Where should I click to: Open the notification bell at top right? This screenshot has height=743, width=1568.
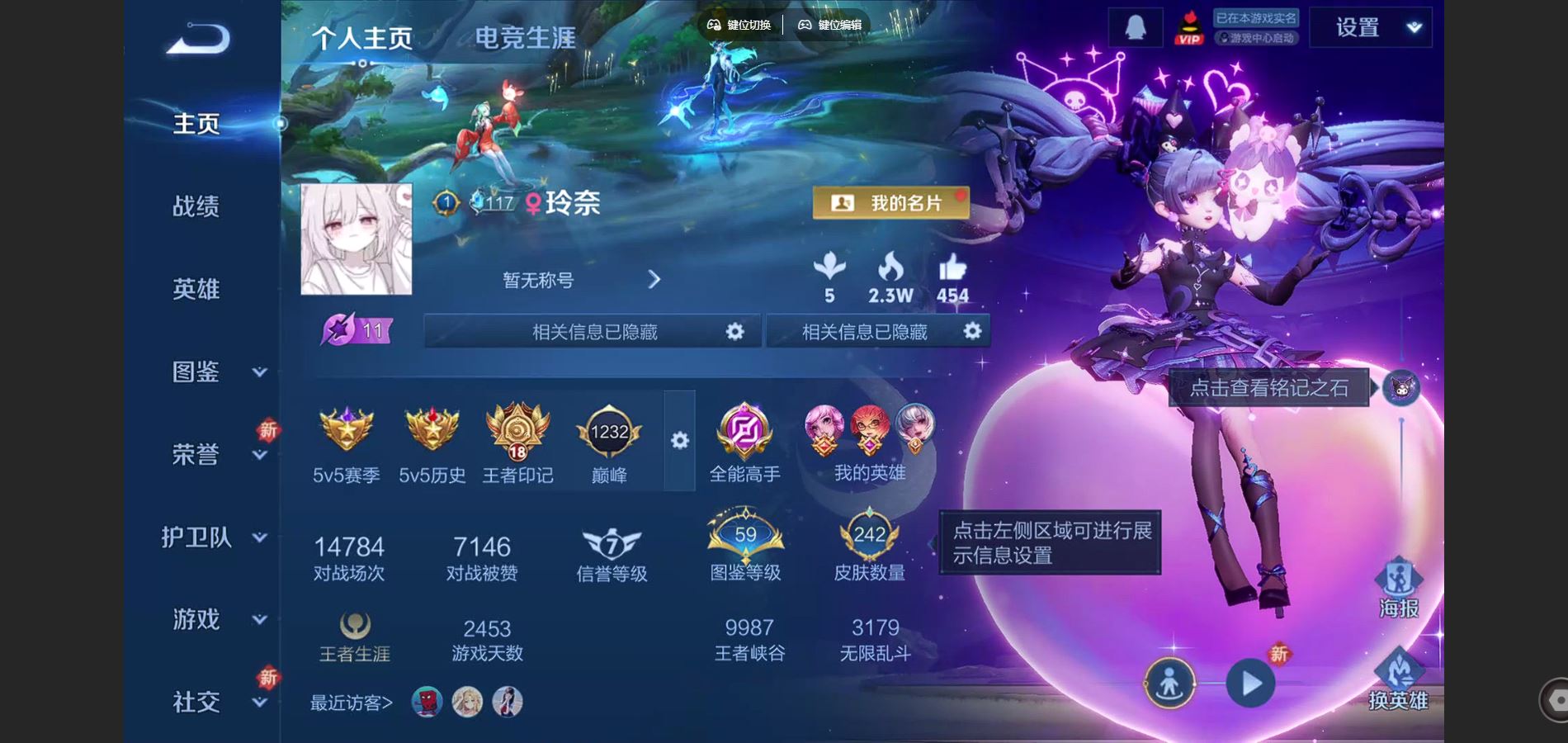tap(1135, 27)
